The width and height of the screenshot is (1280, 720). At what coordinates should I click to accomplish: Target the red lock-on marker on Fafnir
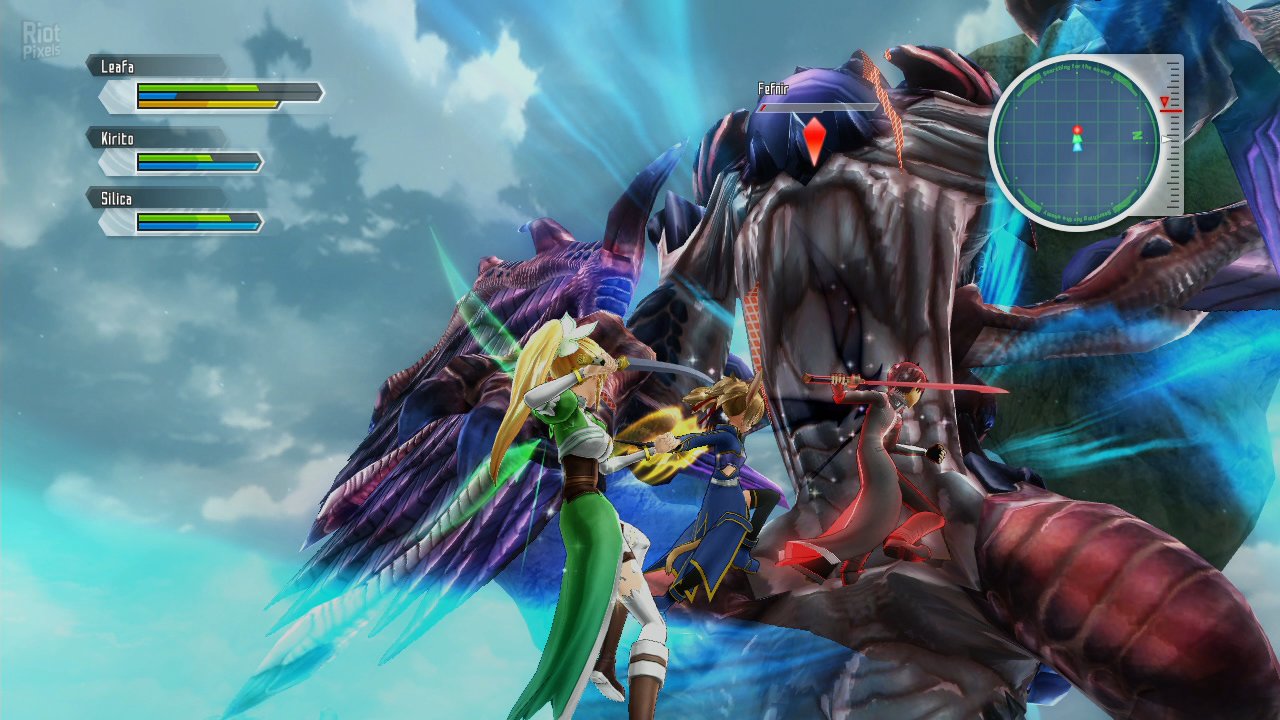(x=815, y=140)
